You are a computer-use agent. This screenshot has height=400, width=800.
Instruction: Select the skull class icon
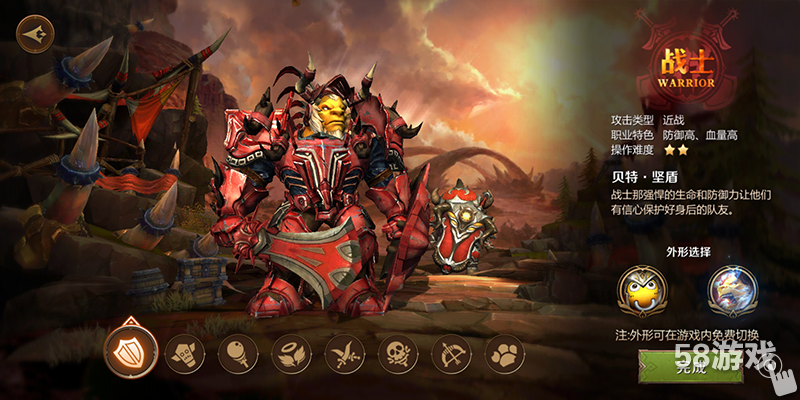tap(398, 353)
